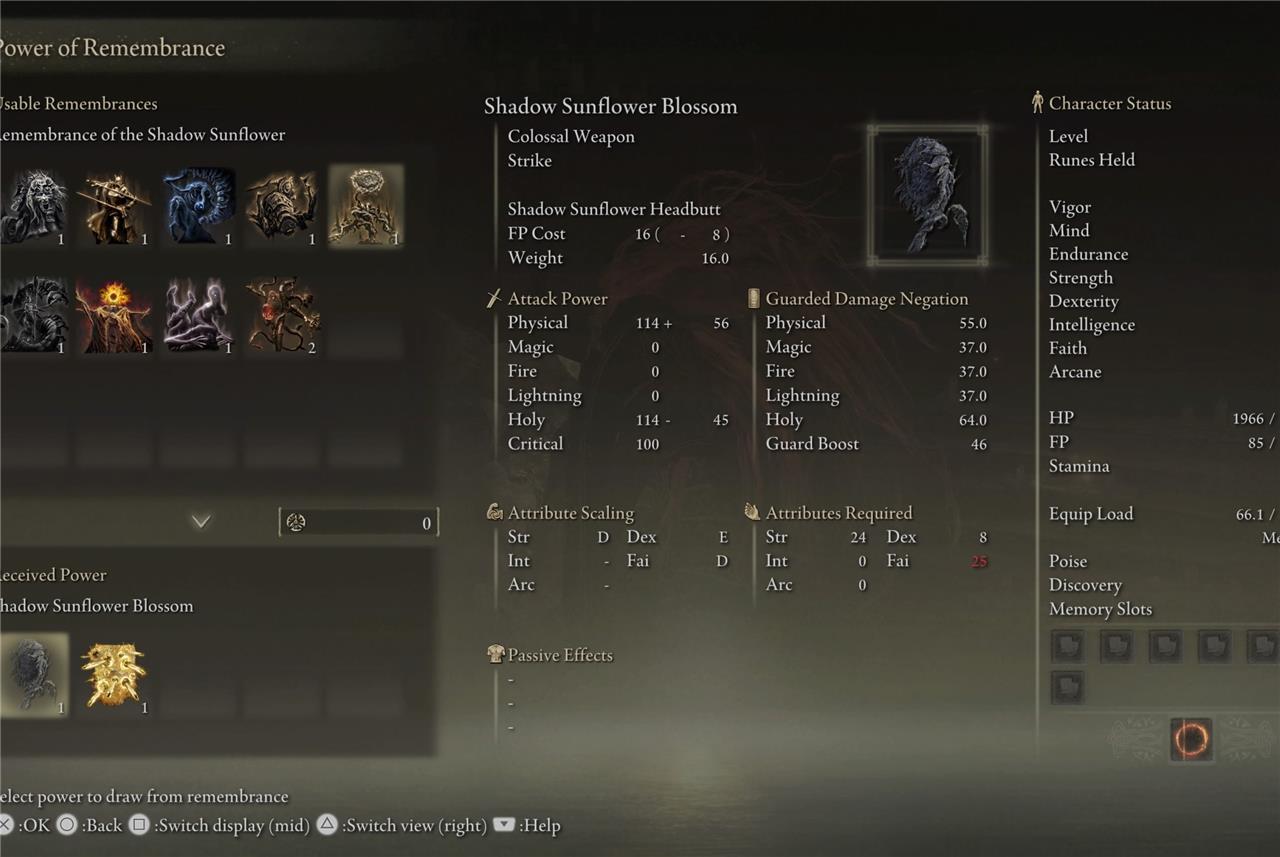Pick the red-flowered tangled roots remembrance
The height and width of the screenshot is (857, 1280).
point(283,315)
